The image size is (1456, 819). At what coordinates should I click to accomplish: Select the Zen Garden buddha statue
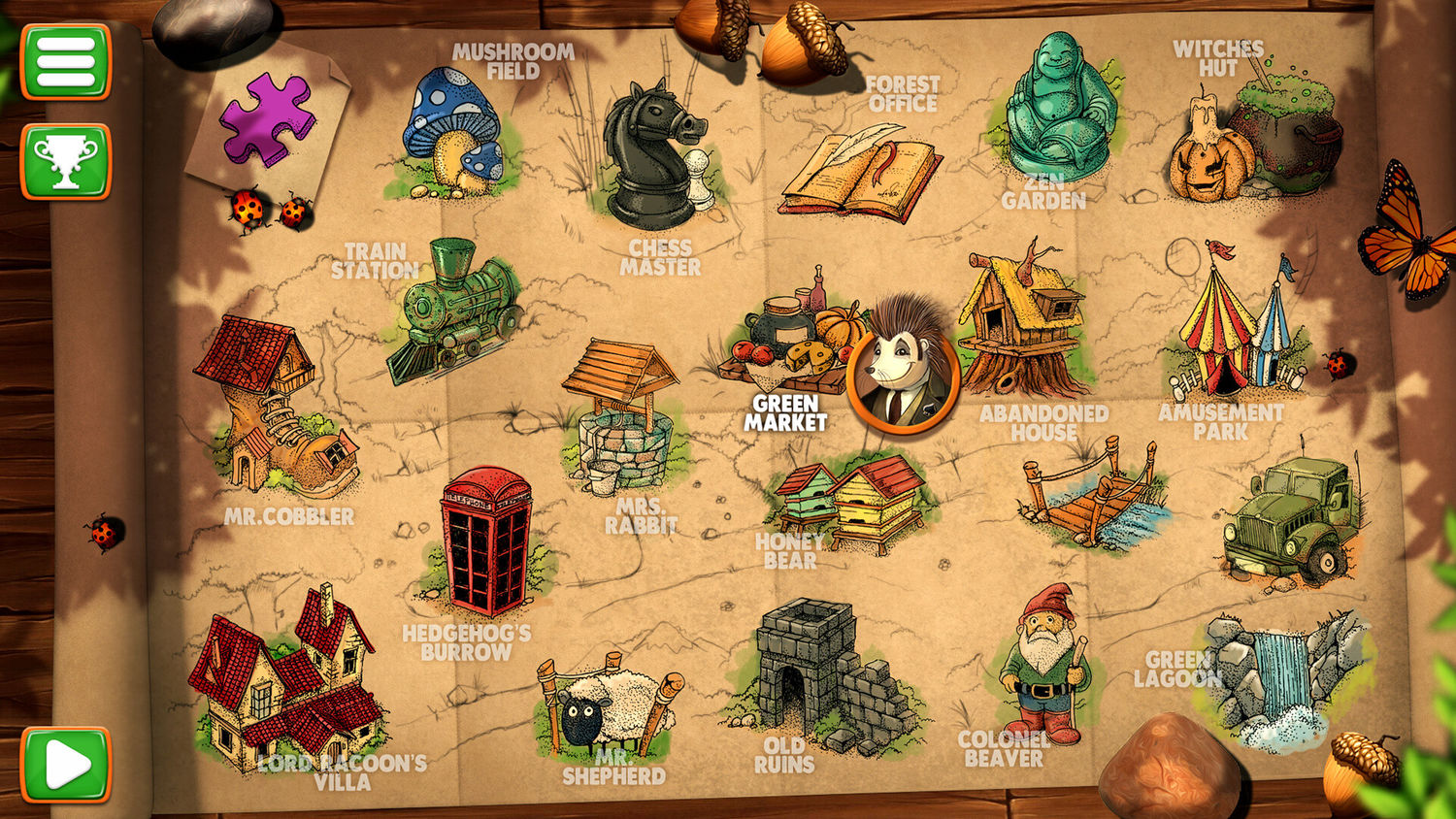1058,112
